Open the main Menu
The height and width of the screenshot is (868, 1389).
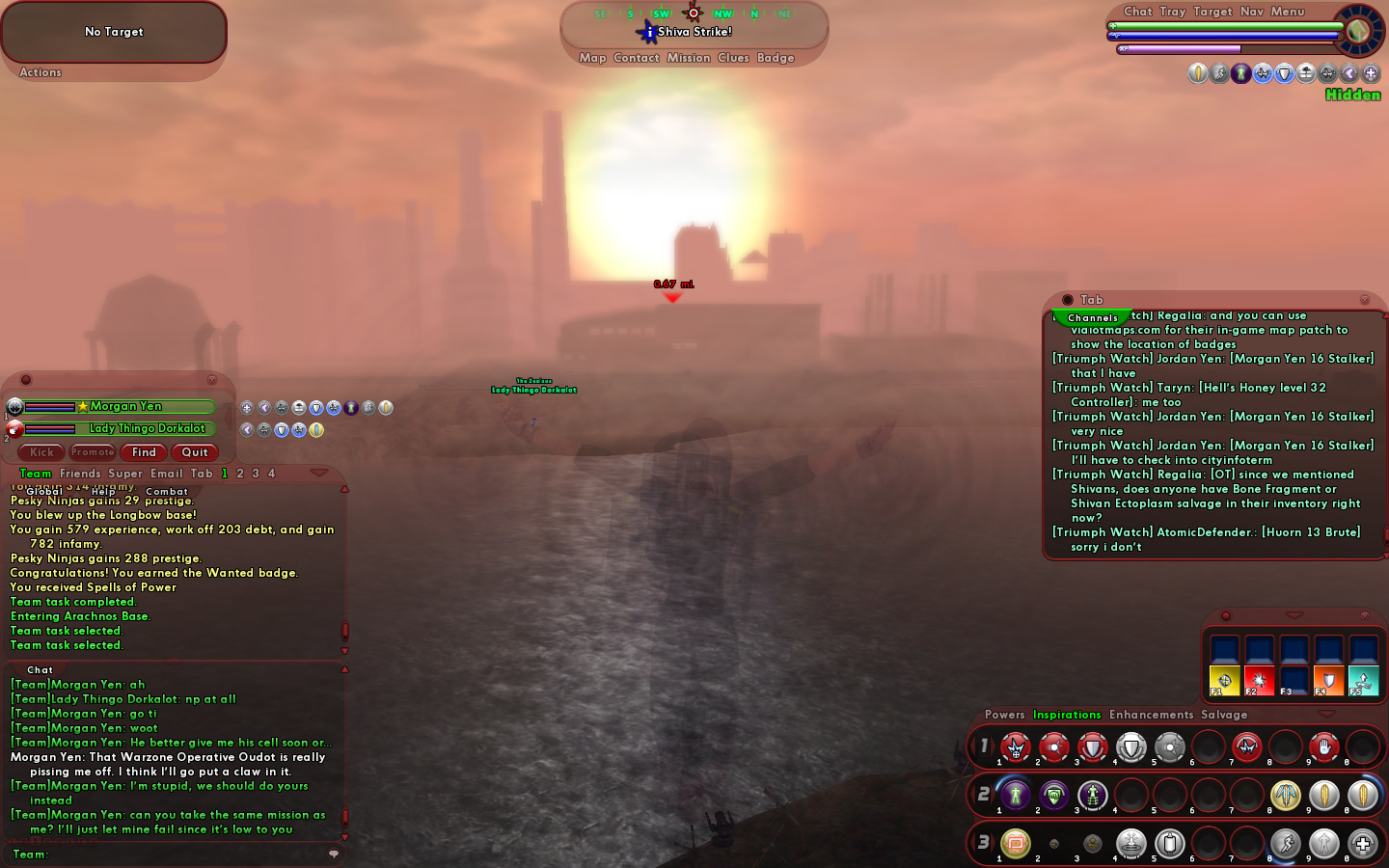(x=1288, y=12)
